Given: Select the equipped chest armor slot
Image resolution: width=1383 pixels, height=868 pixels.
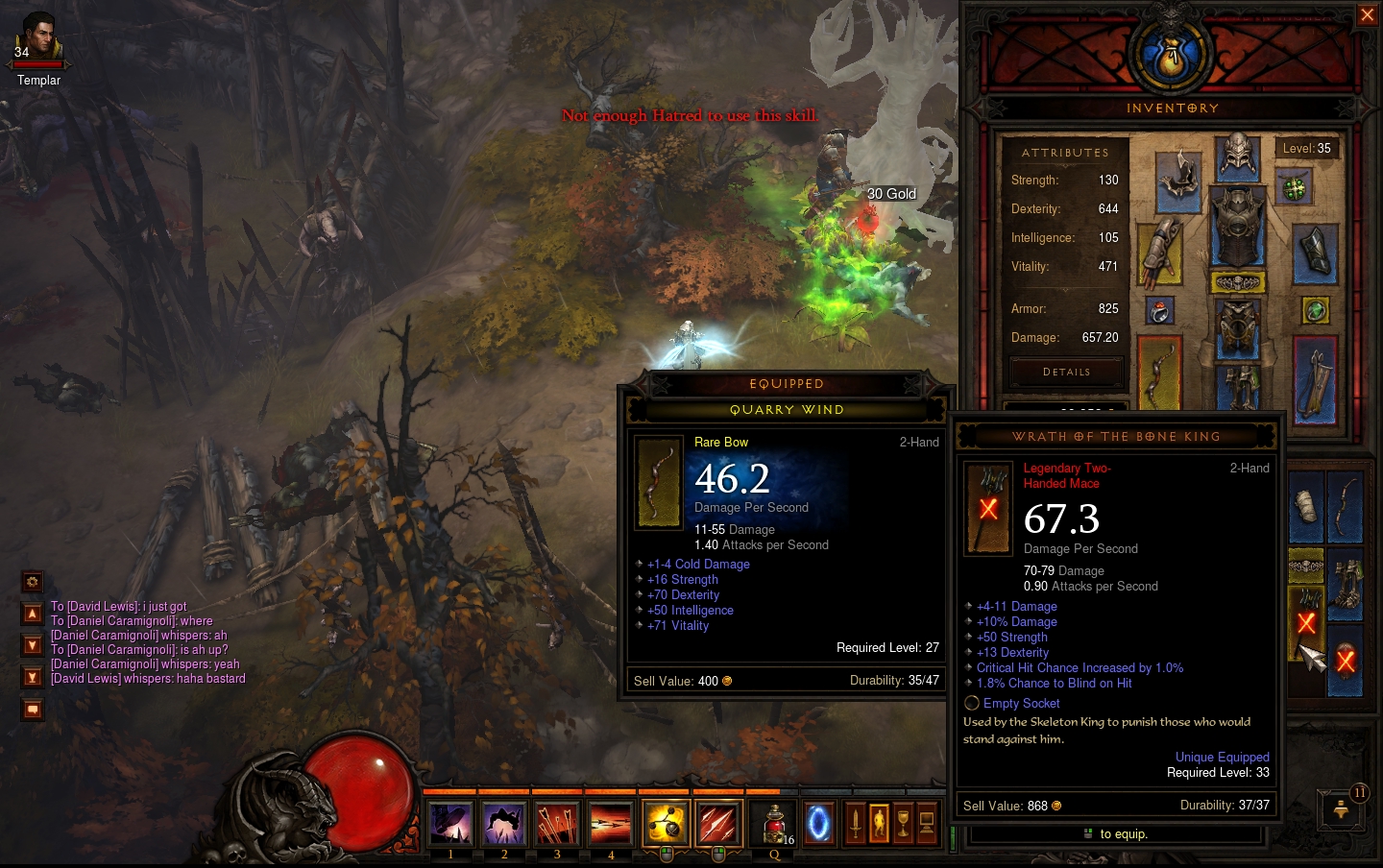Looking at the screenshot, I should 1238,227.
